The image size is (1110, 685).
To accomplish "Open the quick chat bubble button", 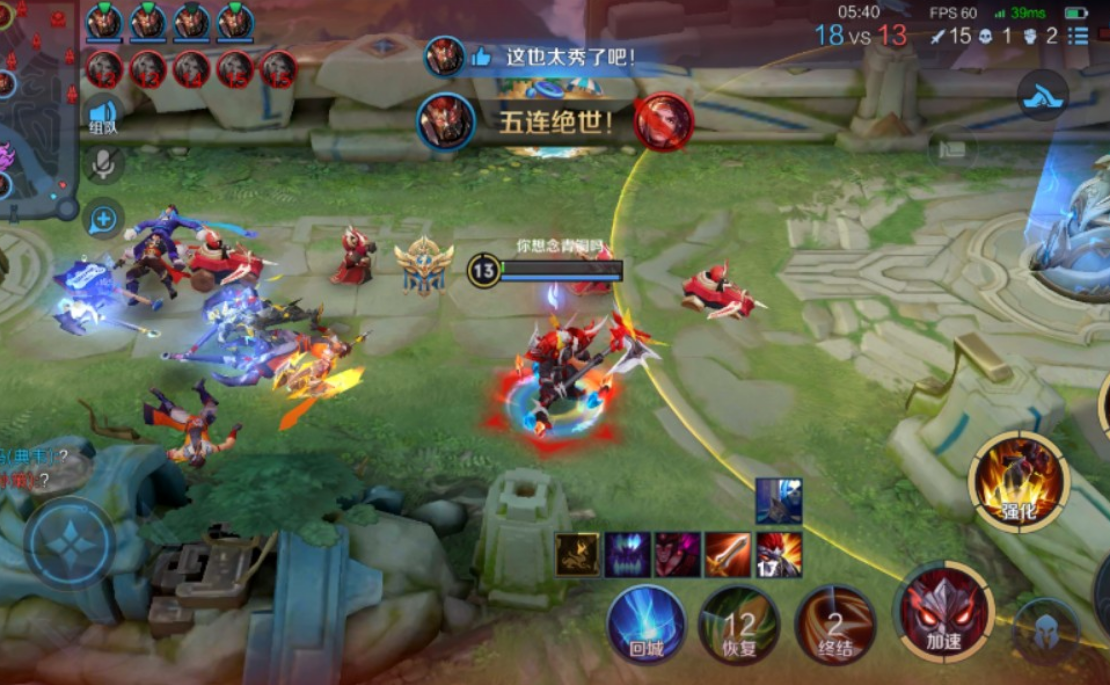I will 104,219.
